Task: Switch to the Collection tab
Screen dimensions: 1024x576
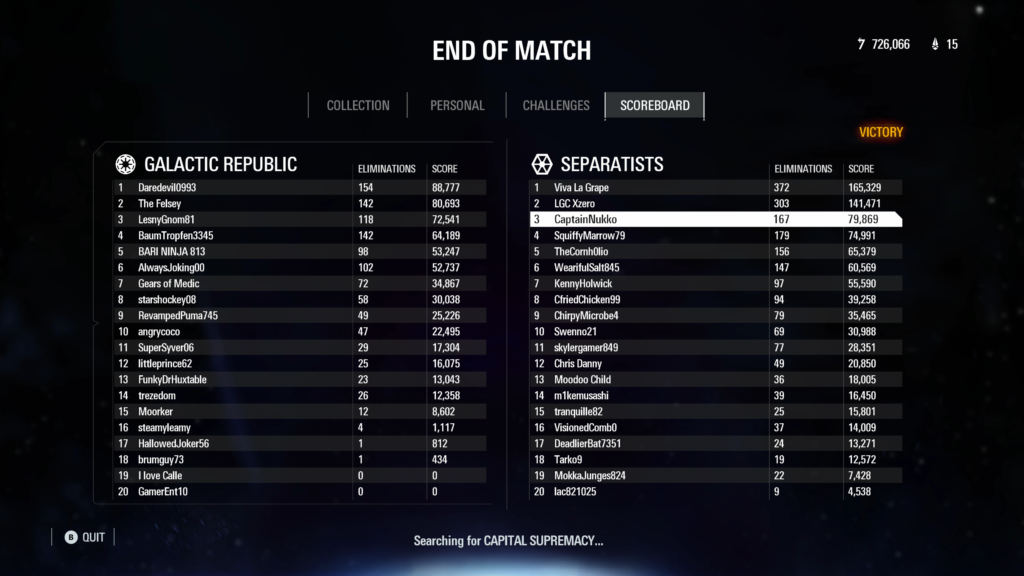Action: click(358, 105)
